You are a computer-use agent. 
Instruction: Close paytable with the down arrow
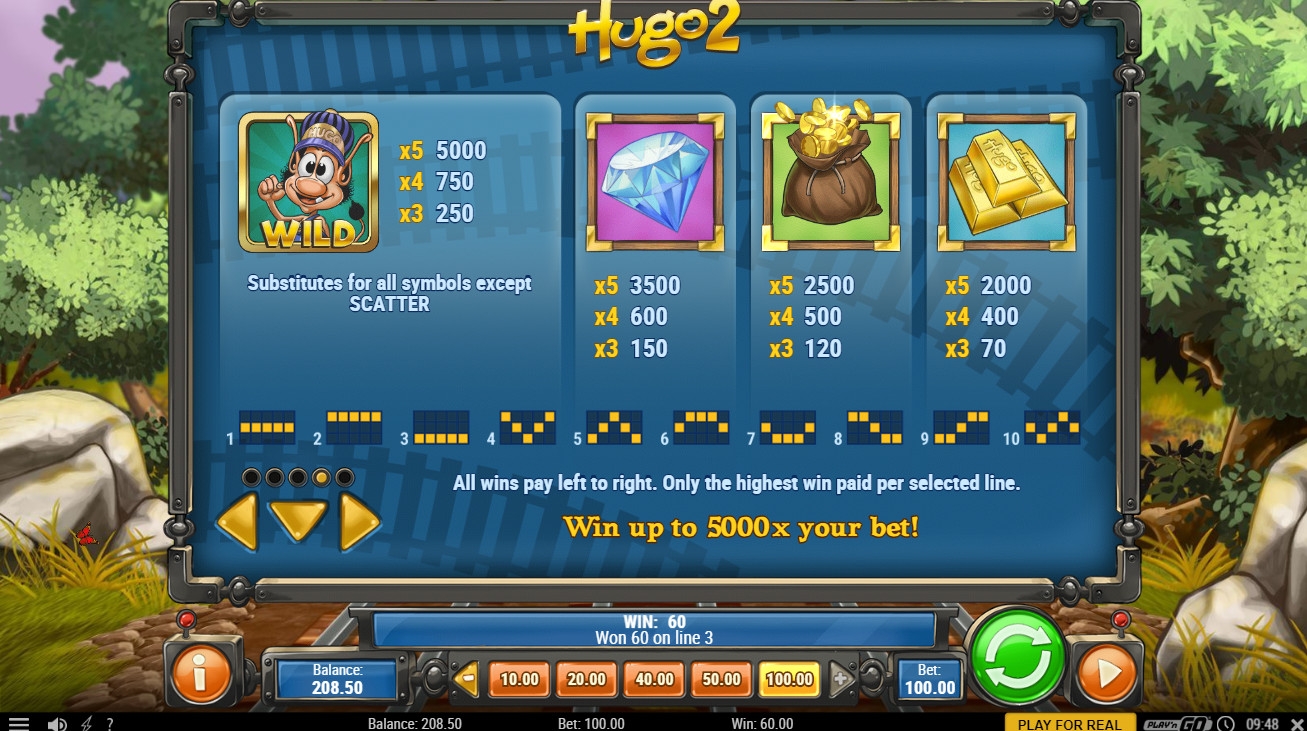click(x=298, y=519)
